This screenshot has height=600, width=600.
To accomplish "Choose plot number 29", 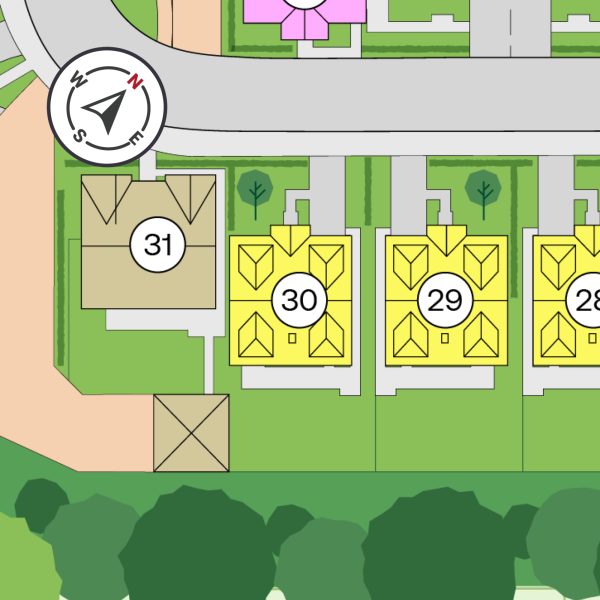I will (x=444, y=300).
